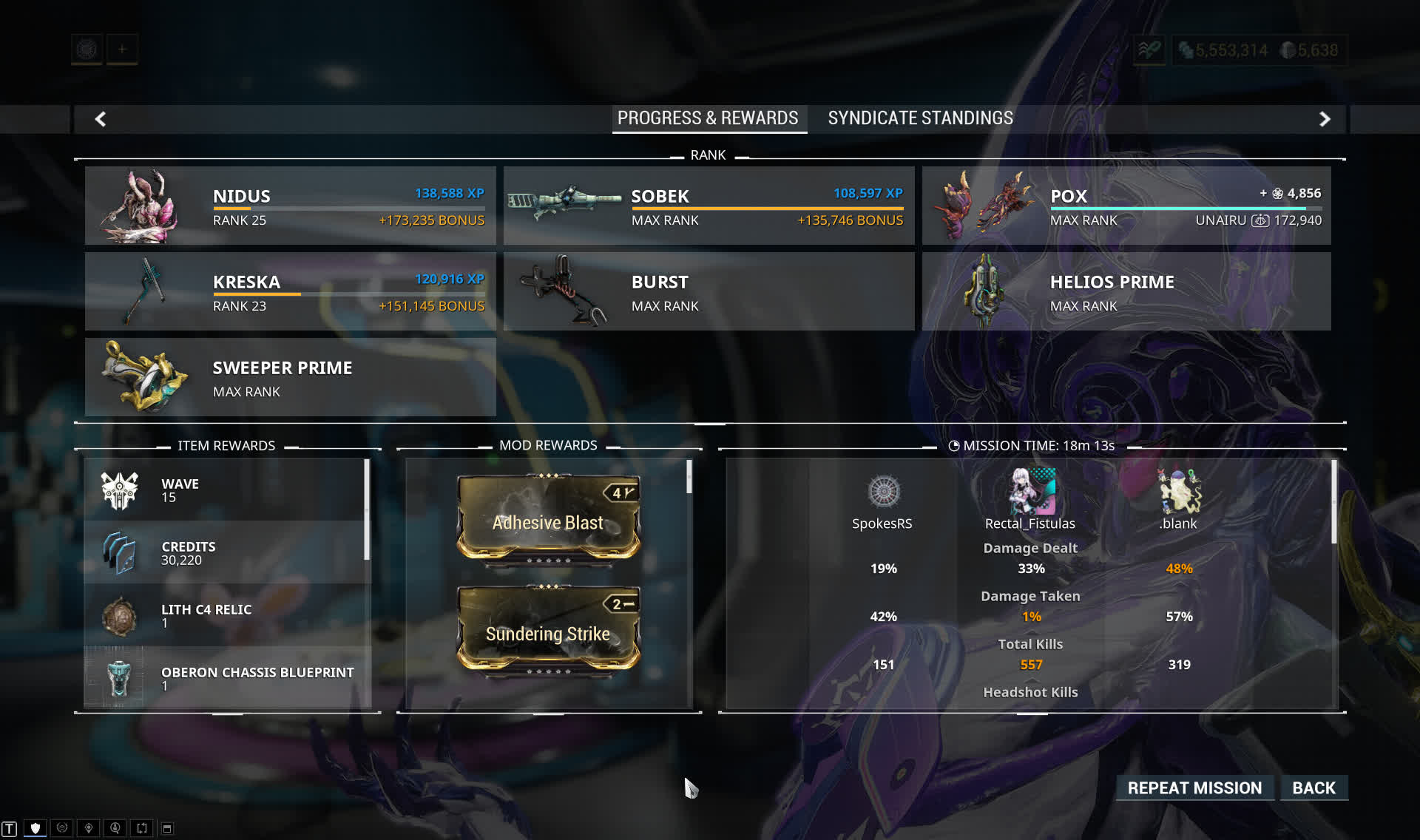The image size is (1420, 840).
Task: Select the Lith C4 Relic reward
Action: pos(226,615)
